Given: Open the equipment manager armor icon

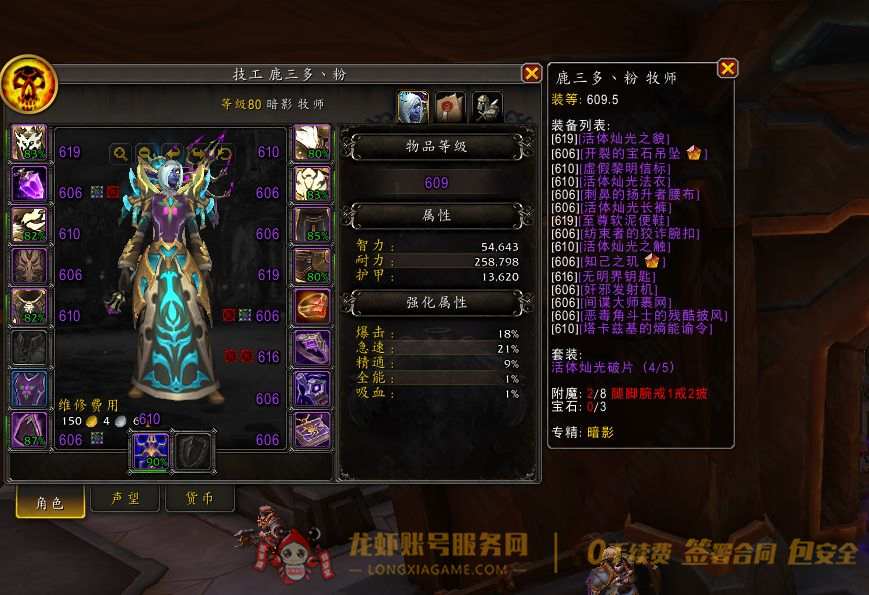Looking at the screenshot, I should (487, 106).
